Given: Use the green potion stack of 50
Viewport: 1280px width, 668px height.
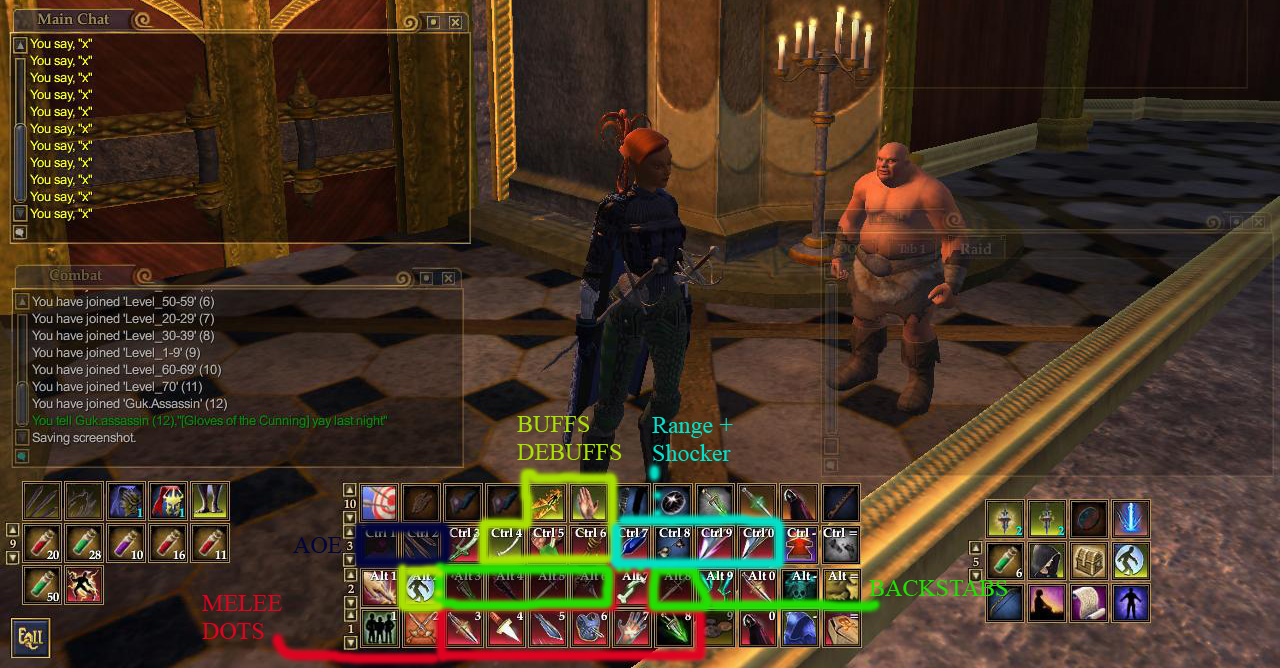Looking at the screenshot, I should pos(43,585).
